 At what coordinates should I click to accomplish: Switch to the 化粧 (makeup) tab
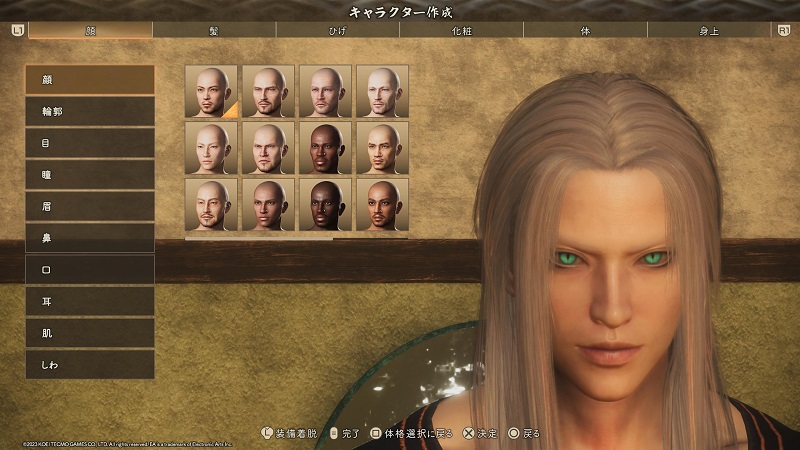(x=462, y=30)
